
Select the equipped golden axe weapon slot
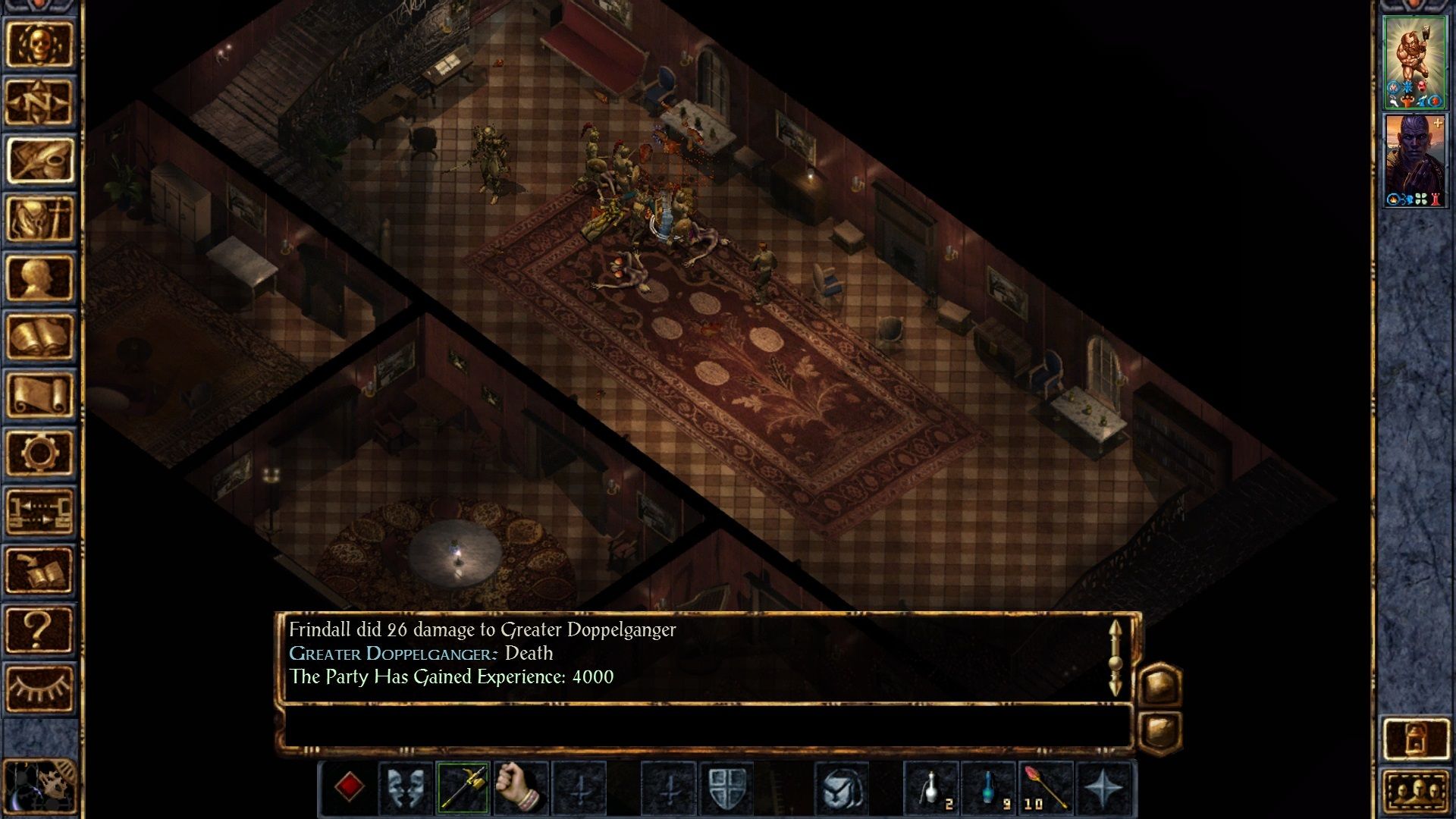pyautogui.click(x=463, y=787)
